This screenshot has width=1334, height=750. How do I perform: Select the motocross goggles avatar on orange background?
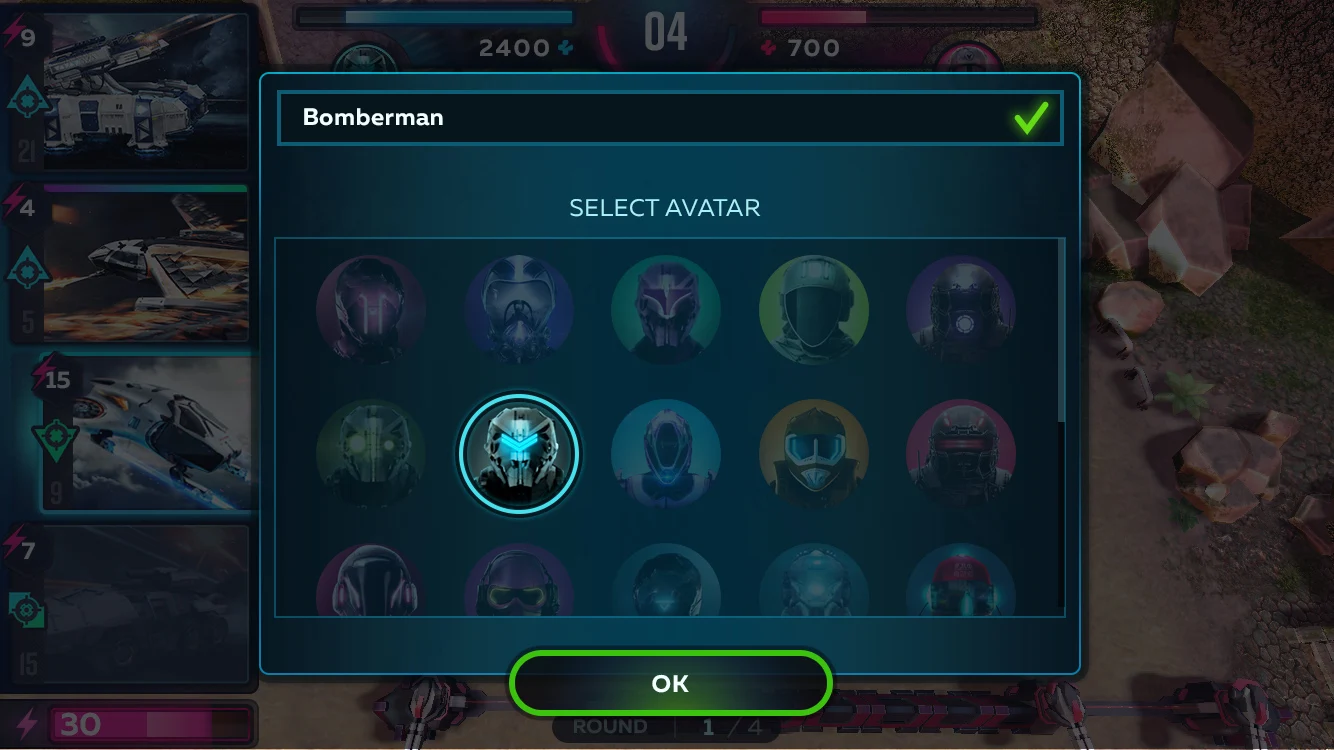pos(813,455)
